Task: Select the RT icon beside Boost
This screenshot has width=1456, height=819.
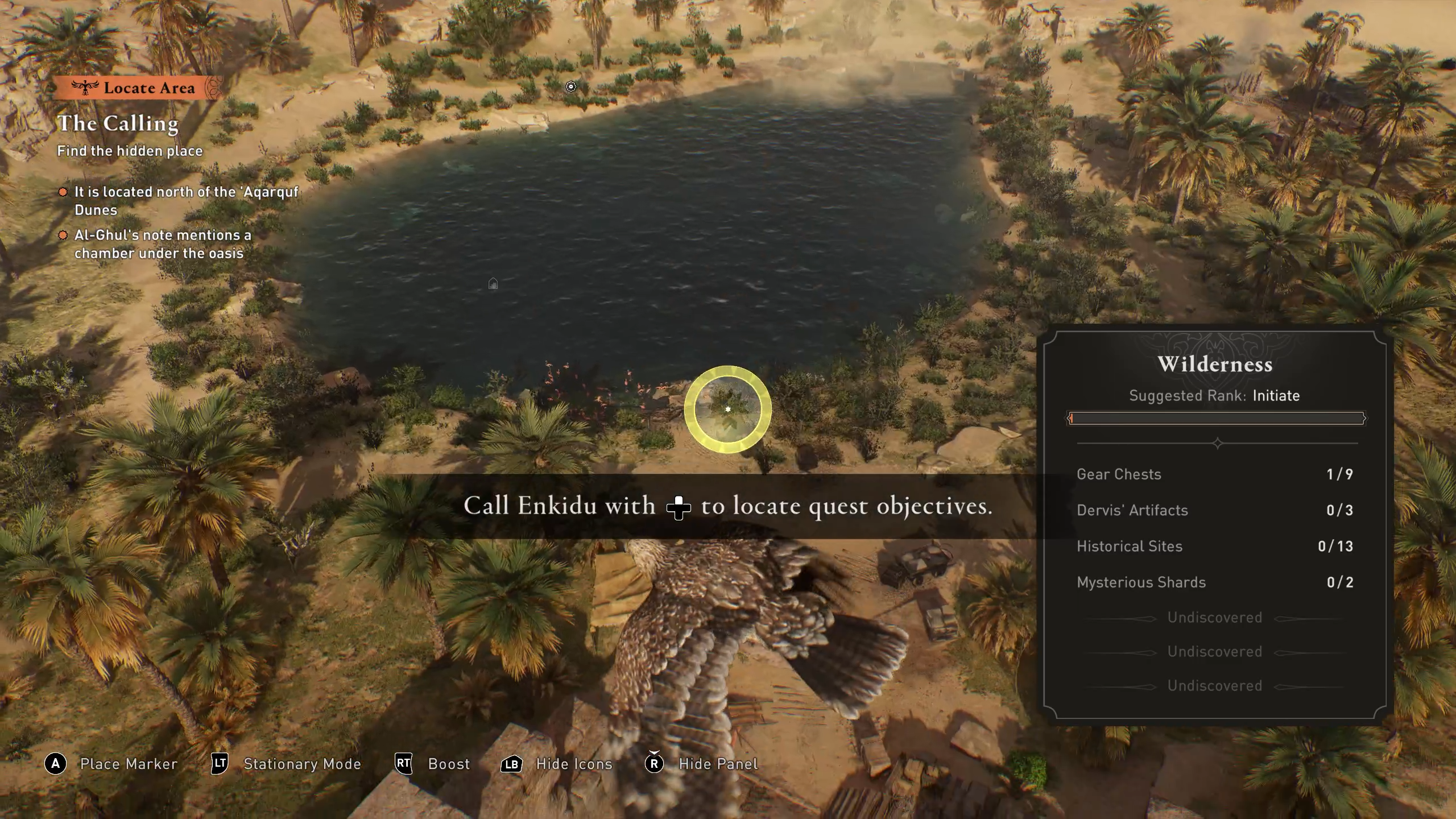Action: pos(403,764)
